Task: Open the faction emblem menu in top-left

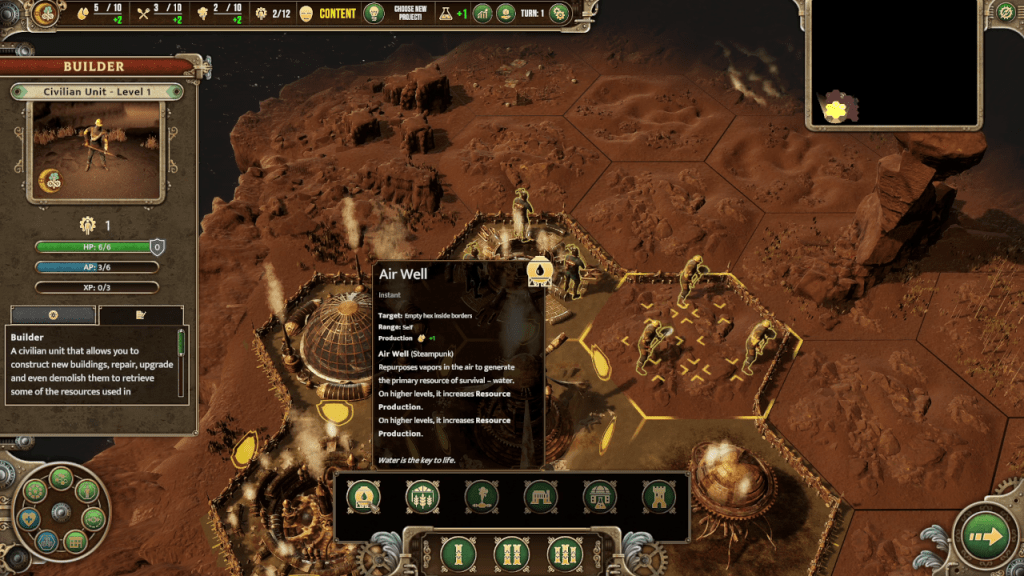Action: coord(46,14)
